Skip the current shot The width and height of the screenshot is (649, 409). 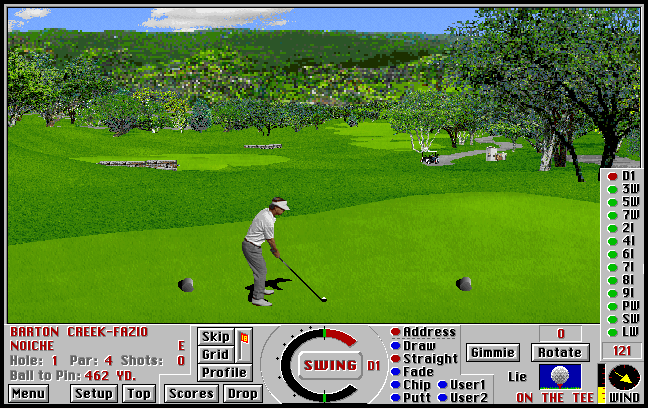[216, 337]
